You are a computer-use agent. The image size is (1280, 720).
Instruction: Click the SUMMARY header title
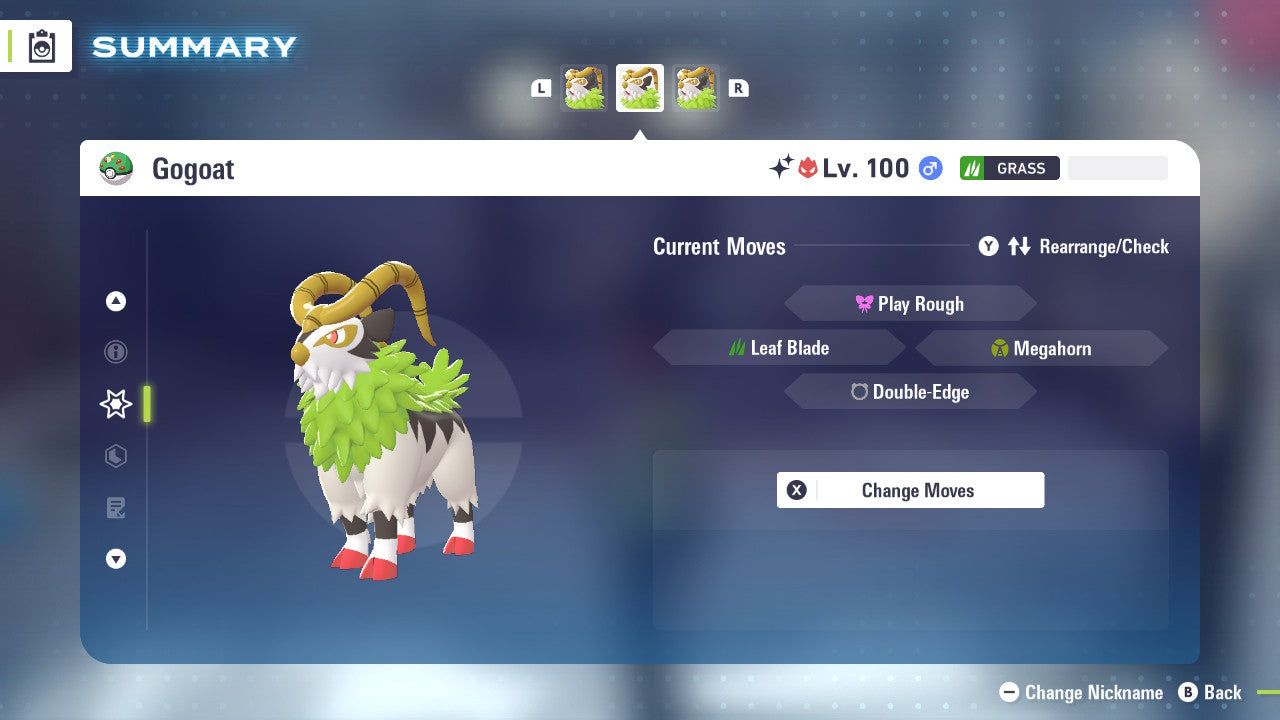tap(193, 46)
